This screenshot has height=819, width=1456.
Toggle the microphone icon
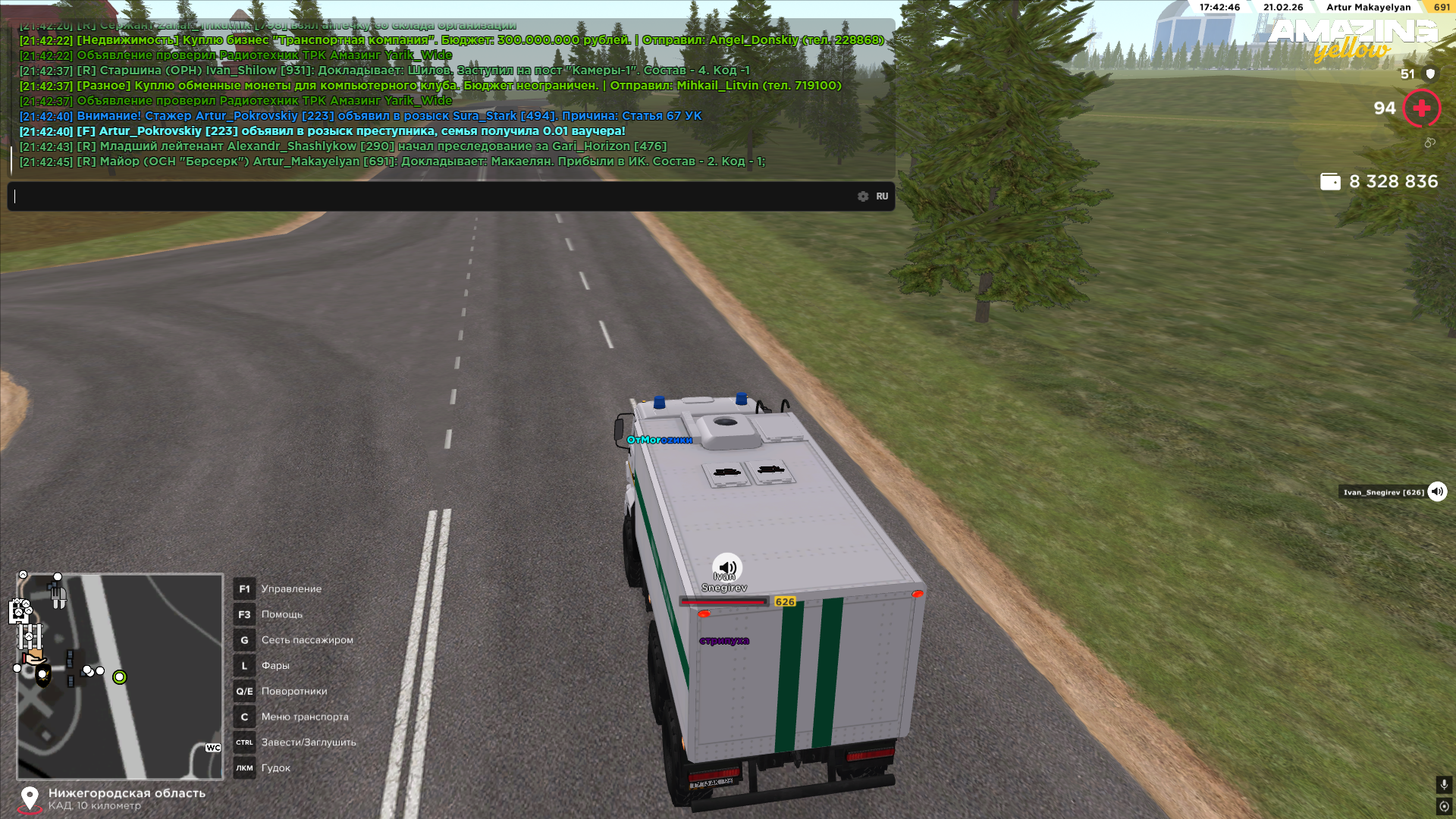point(1444,785)
